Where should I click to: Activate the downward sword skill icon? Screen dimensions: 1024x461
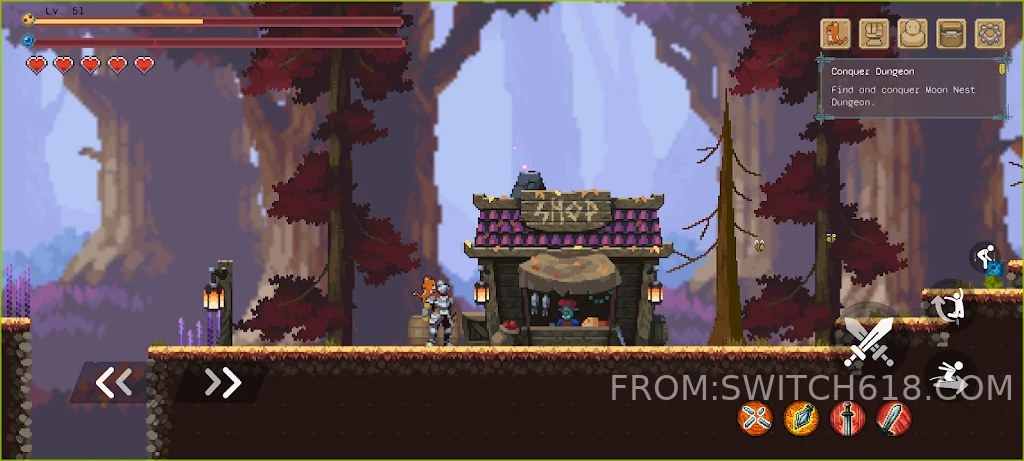pos(847,417)
